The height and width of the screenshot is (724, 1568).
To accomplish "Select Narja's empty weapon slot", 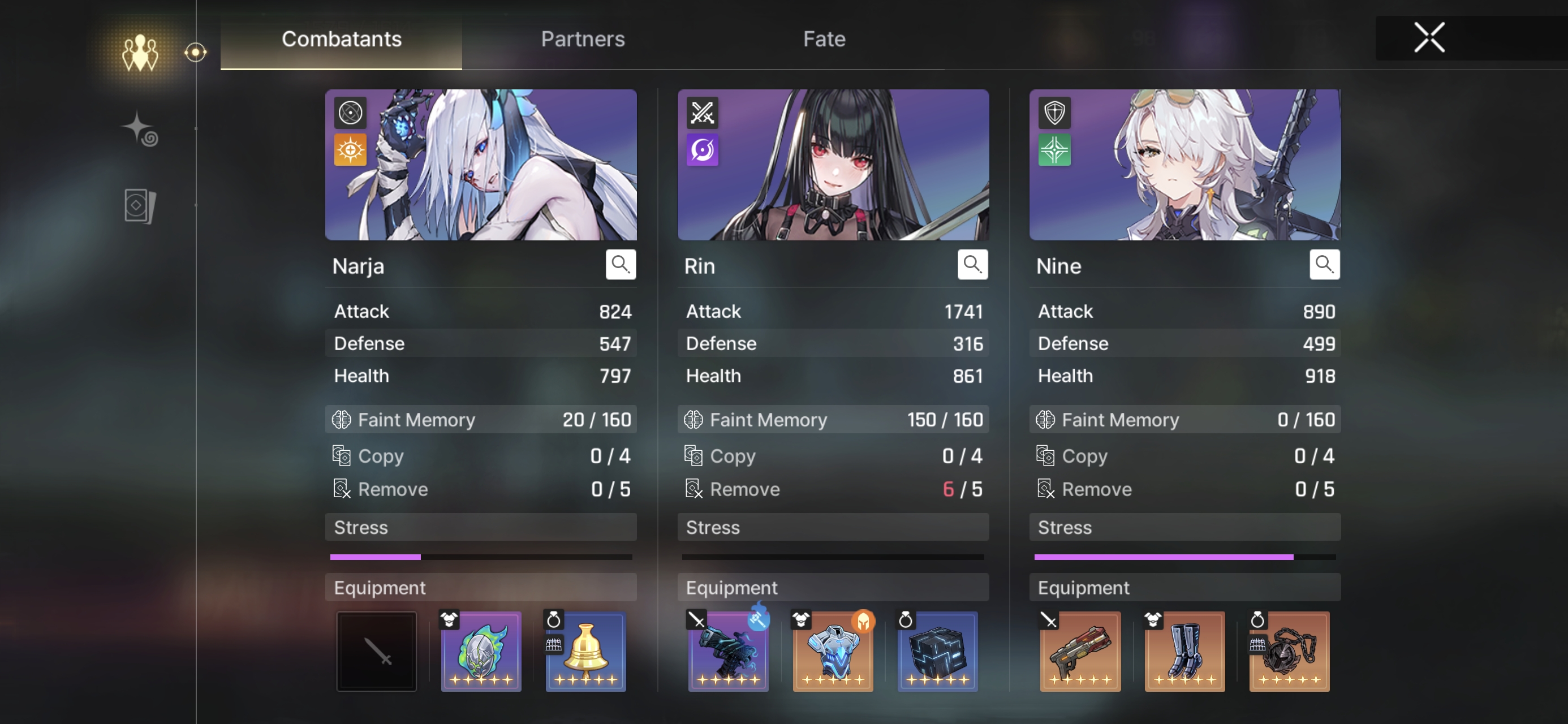I will coord(377,651).
